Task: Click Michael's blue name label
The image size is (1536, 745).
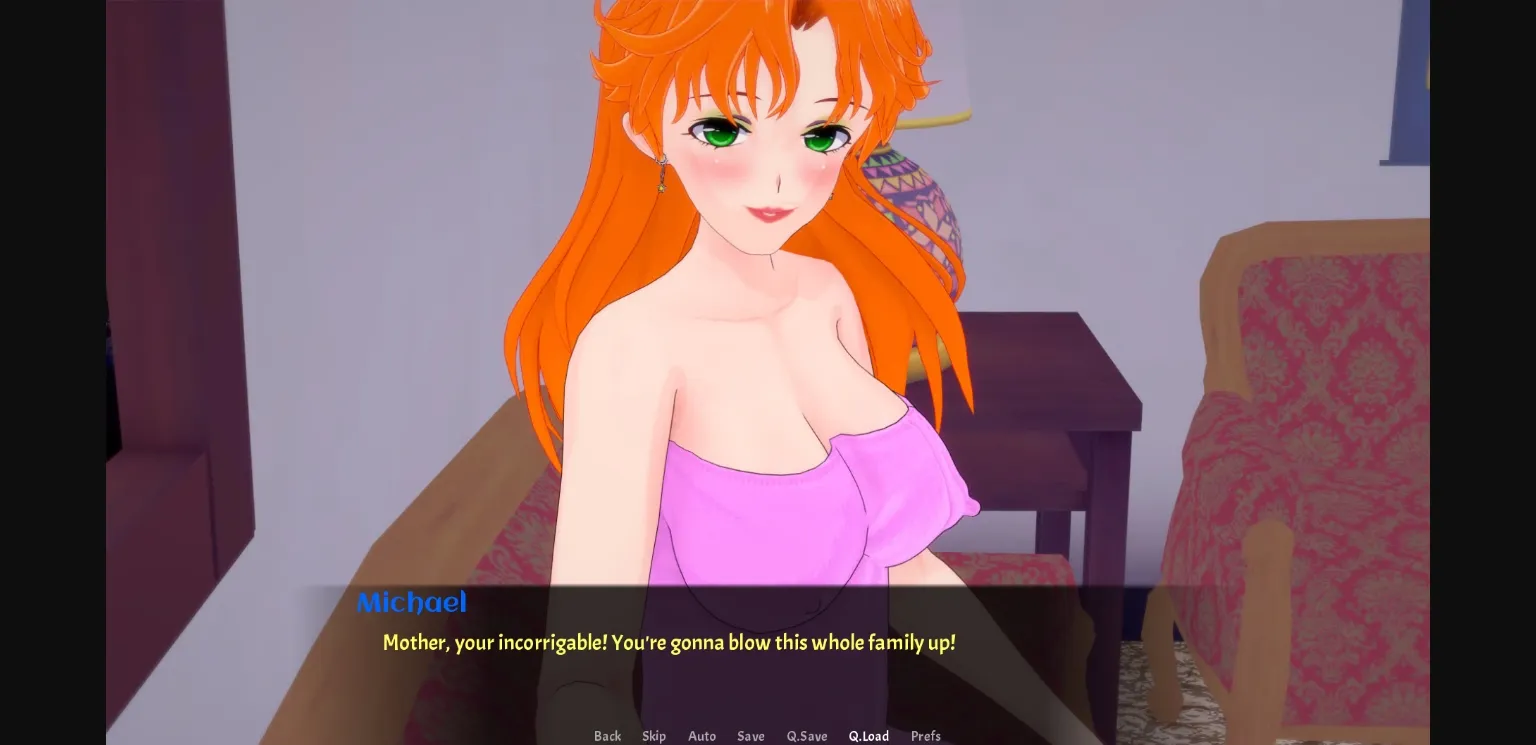Action: 411,602
